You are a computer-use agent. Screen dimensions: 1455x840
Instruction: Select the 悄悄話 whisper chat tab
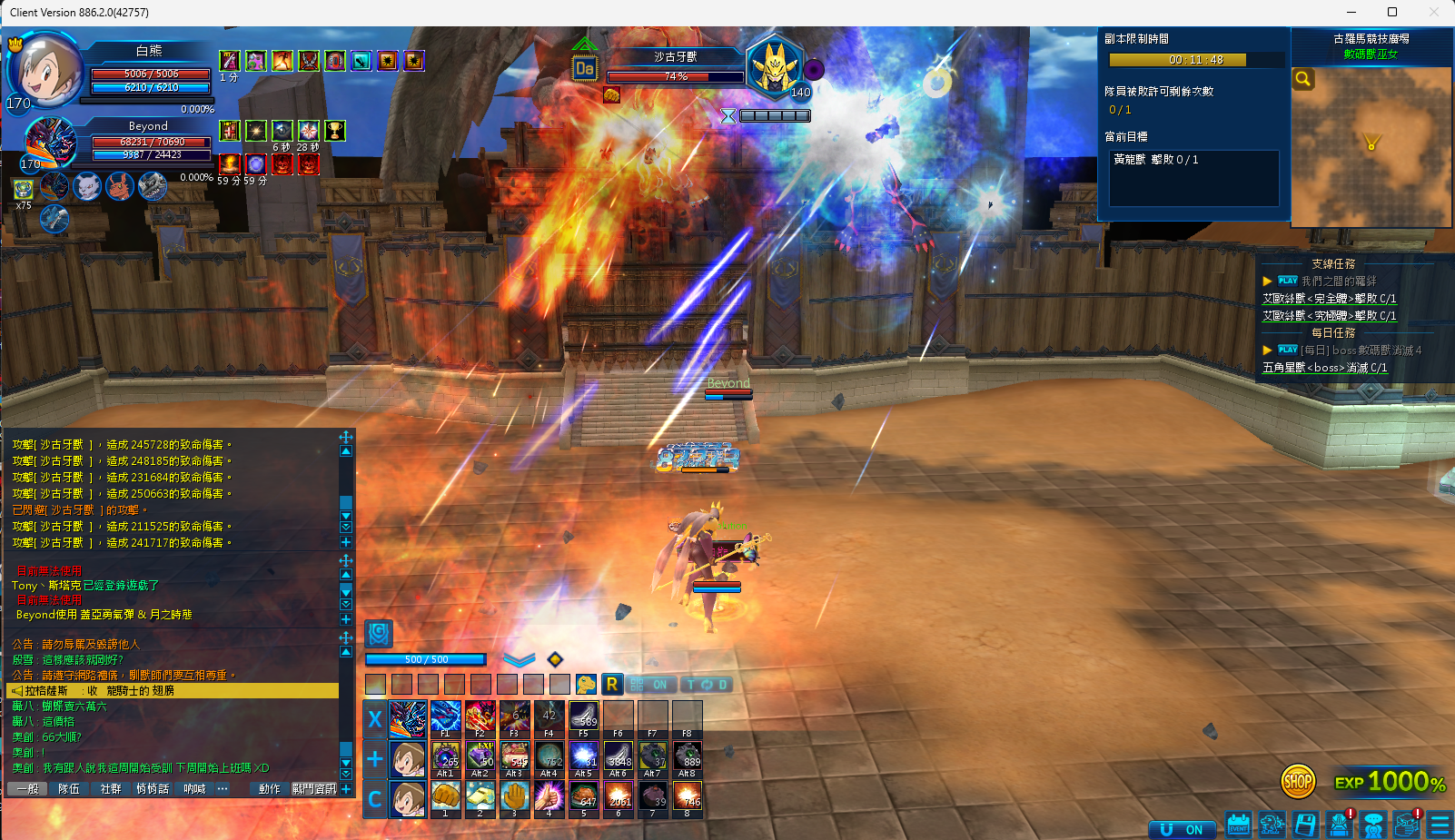(x=153, y=789)
